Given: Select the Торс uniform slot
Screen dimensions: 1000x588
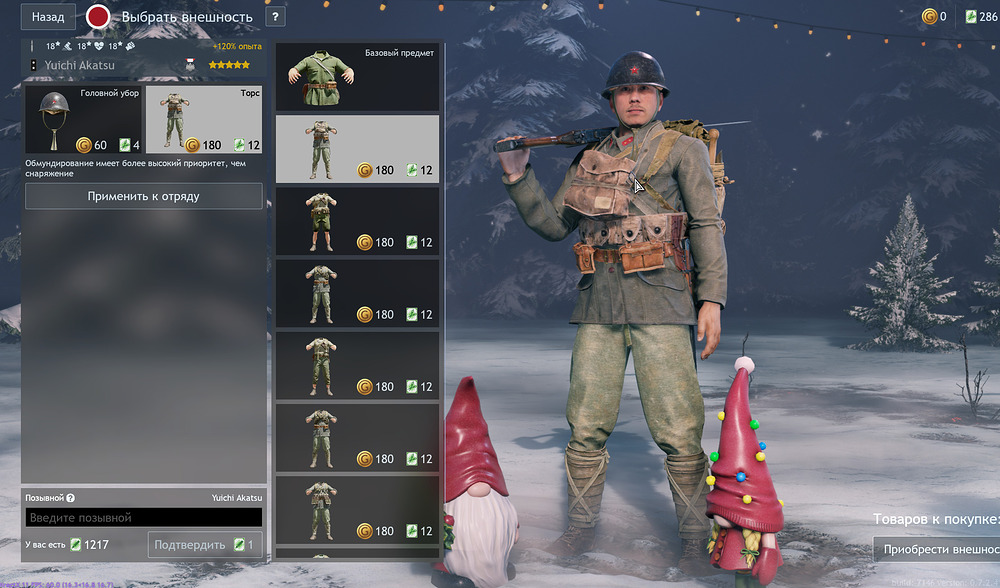Looking at the screenshot, I should click(x=205, y=120).
